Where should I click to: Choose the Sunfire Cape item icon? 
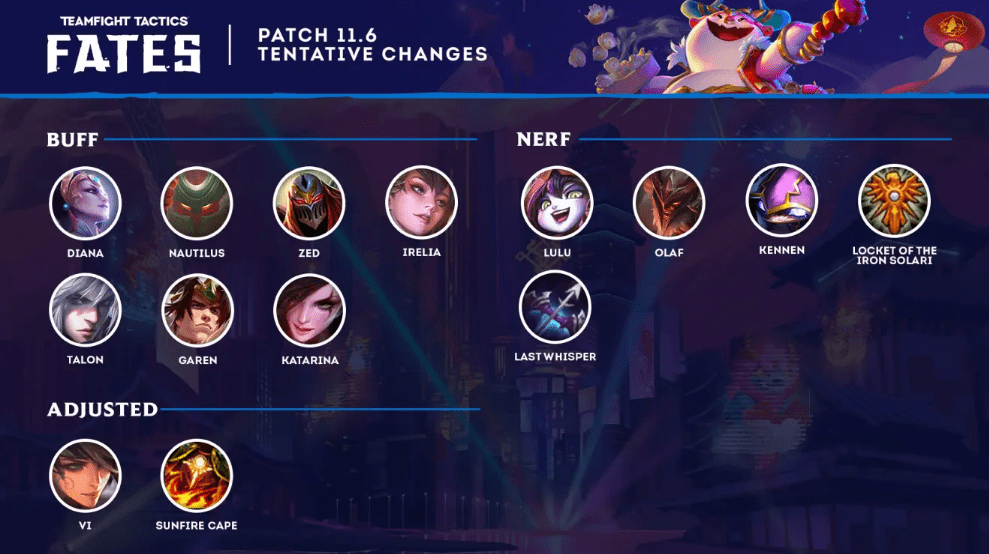(197, 475)
